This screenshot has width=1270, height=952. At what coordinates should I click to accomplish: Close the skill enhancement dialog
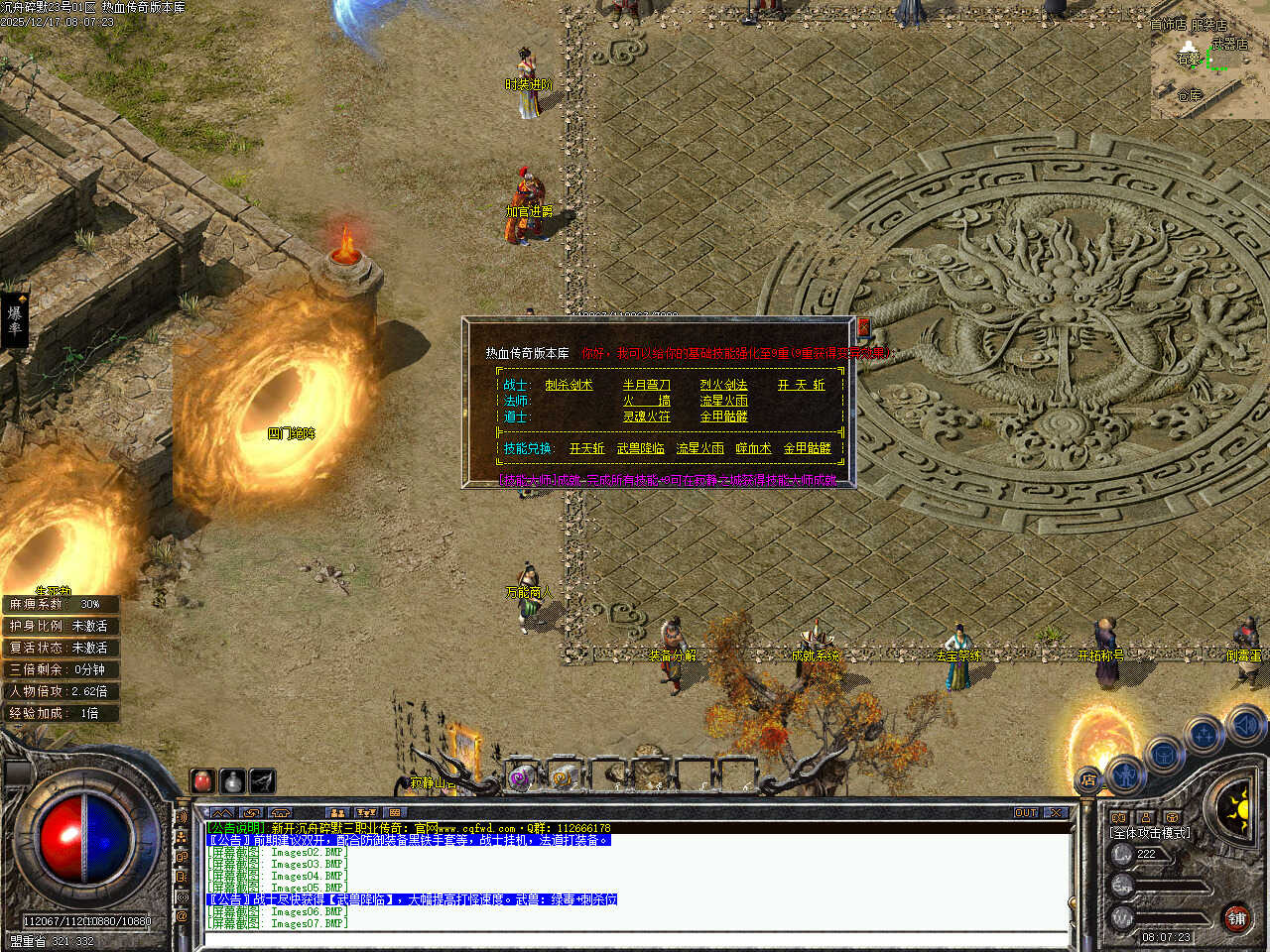(863, 326)
